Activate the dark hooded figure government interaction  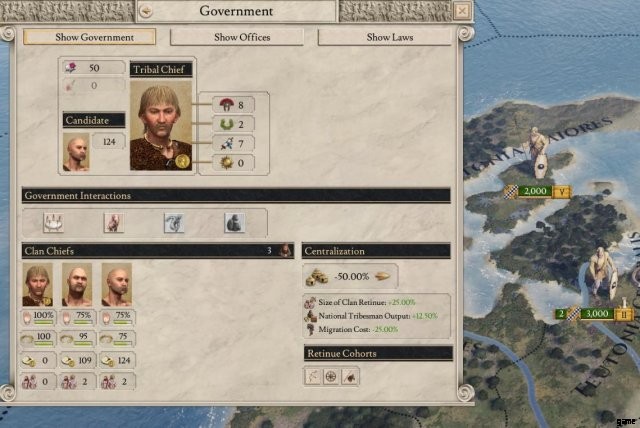(x=232, y=223)
